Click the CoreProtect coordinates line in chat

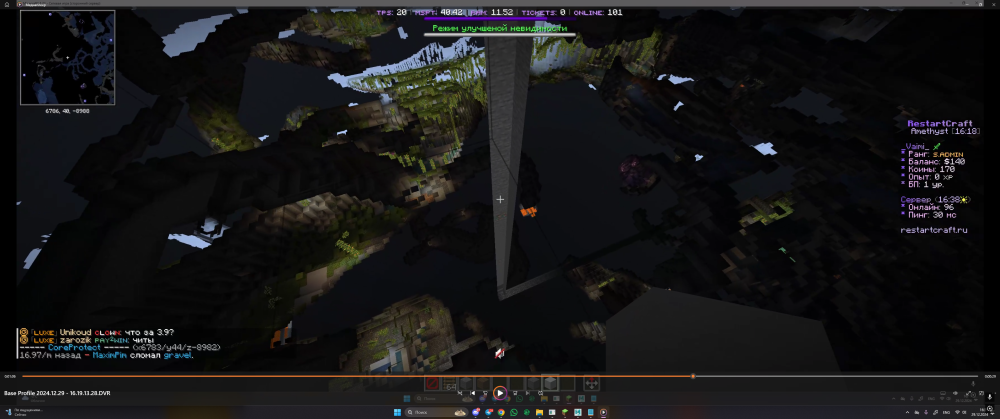(x=118, y=347)
